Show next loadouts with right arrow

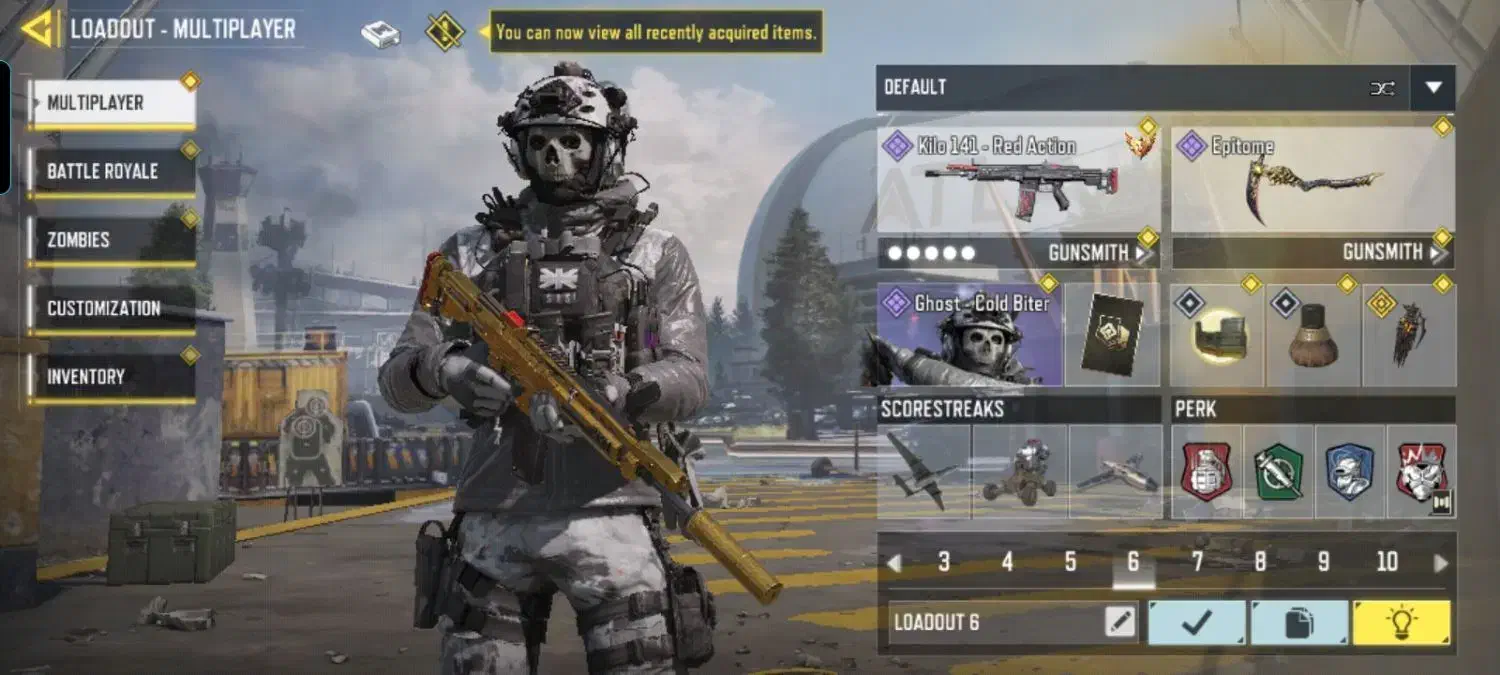(x=1441, y=563)
